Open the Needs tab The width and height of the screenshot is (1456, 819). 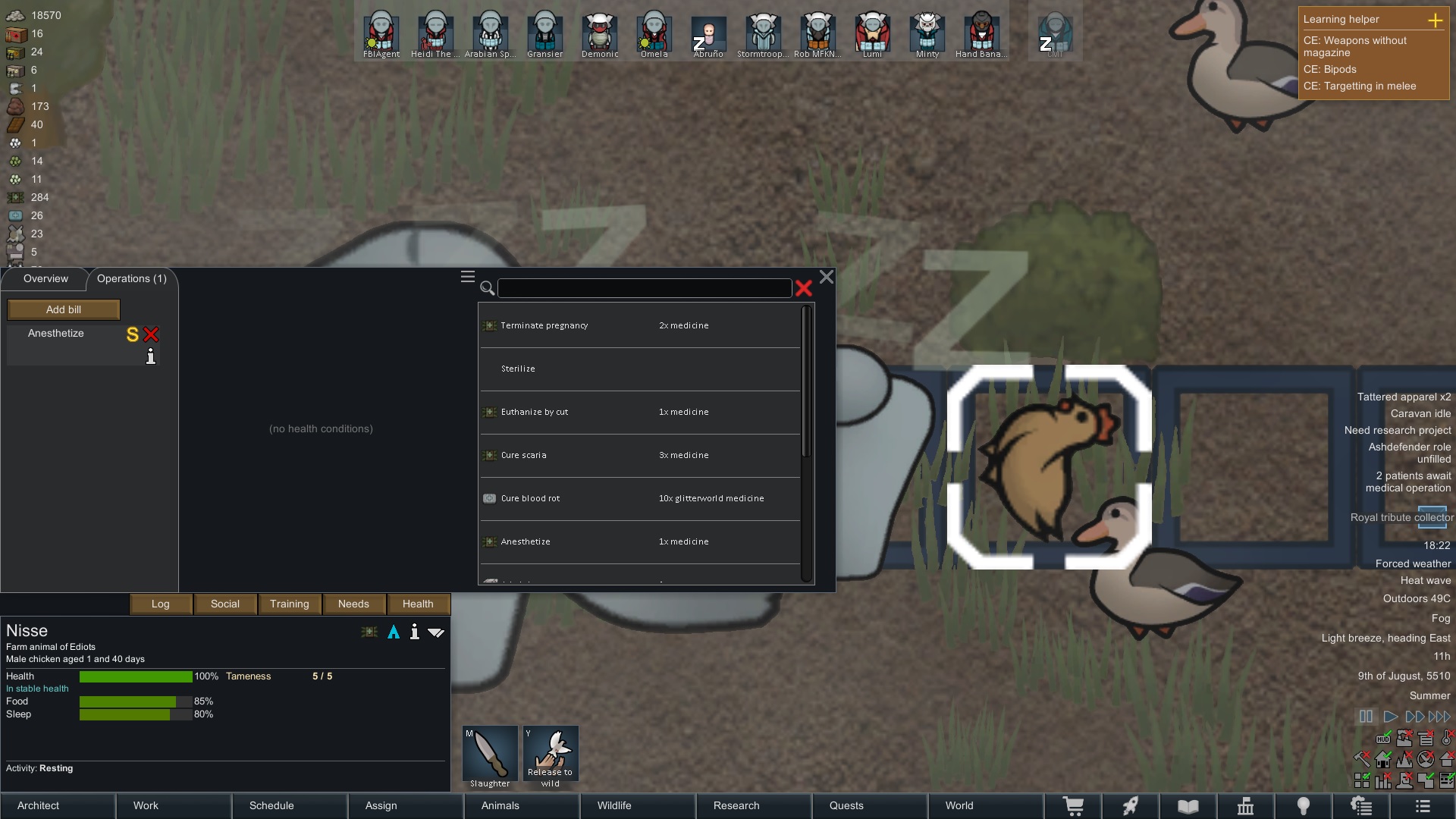[x=353, y=604]
